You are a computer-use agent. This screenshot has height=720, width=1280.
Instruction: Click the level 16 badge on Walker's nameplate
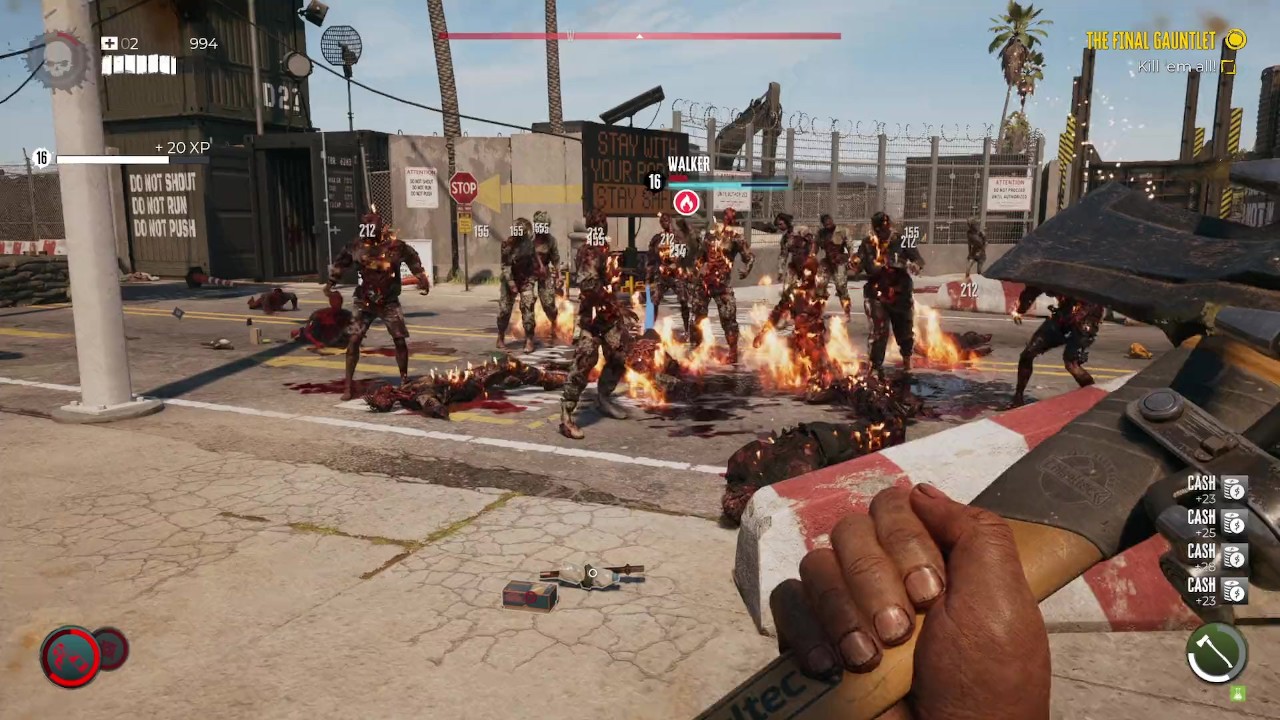tap(654, 183)
